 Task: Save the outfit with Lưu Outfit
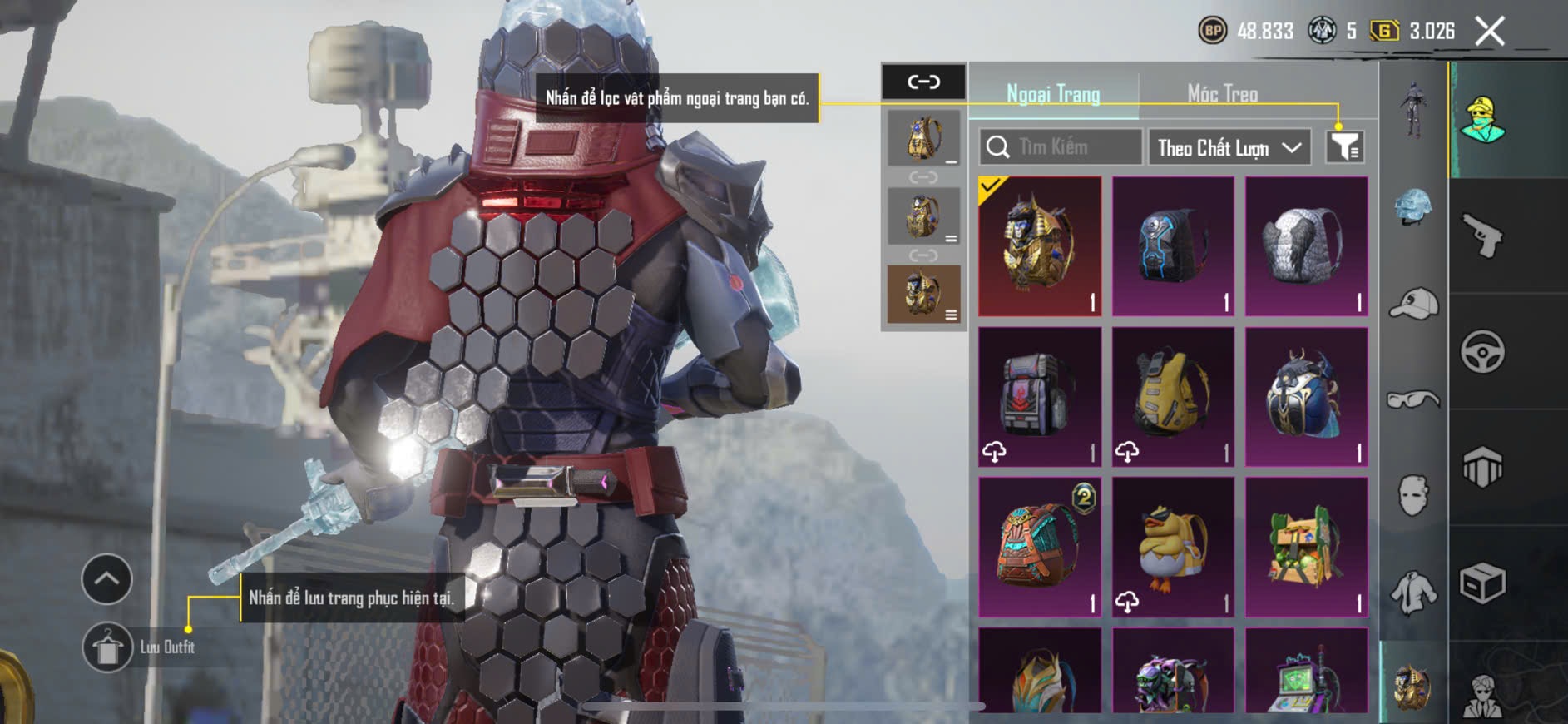(x=108, y=647)
